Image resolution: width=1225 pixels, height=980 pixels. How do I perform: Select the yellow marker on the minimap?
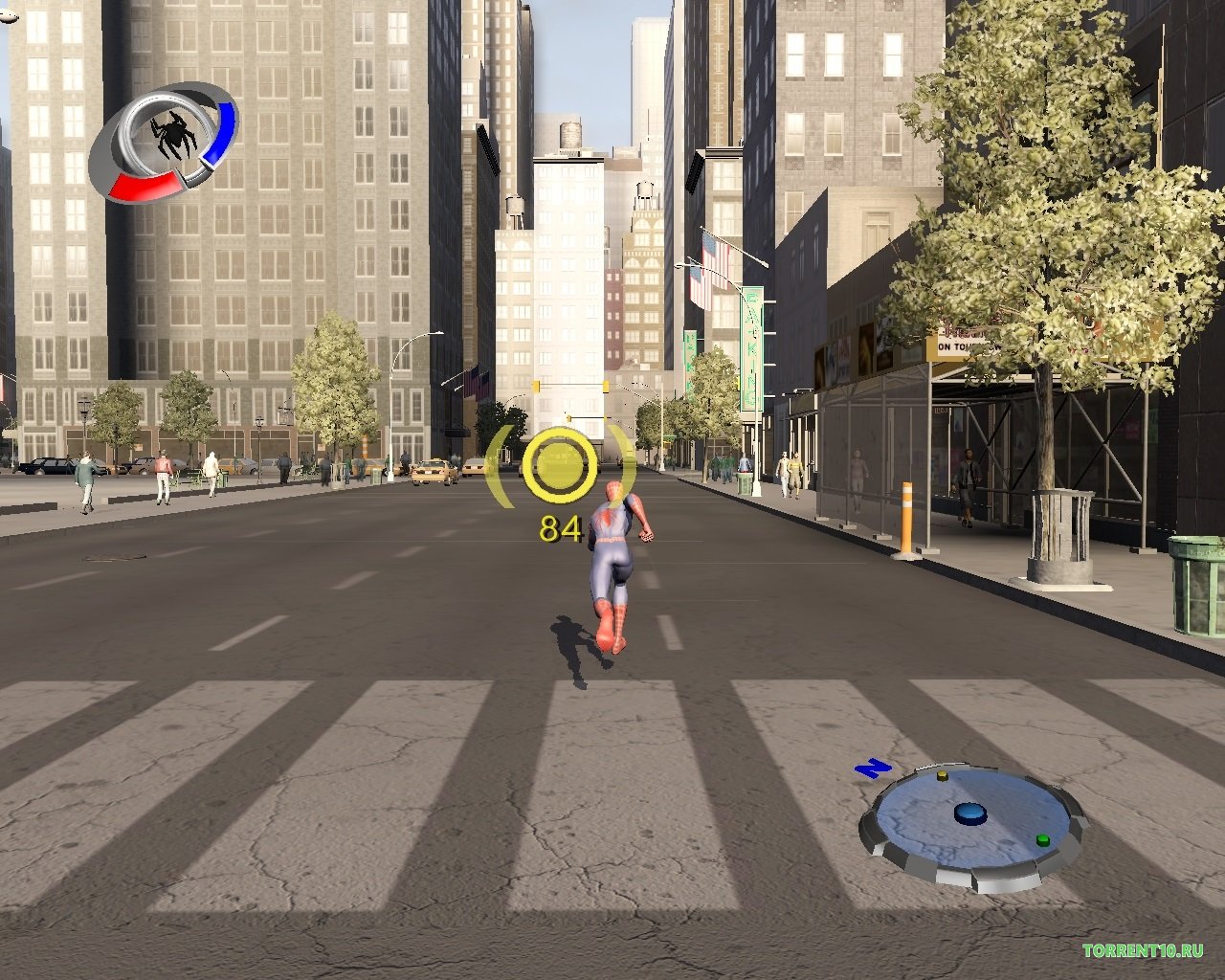click(x=942, y=774)
